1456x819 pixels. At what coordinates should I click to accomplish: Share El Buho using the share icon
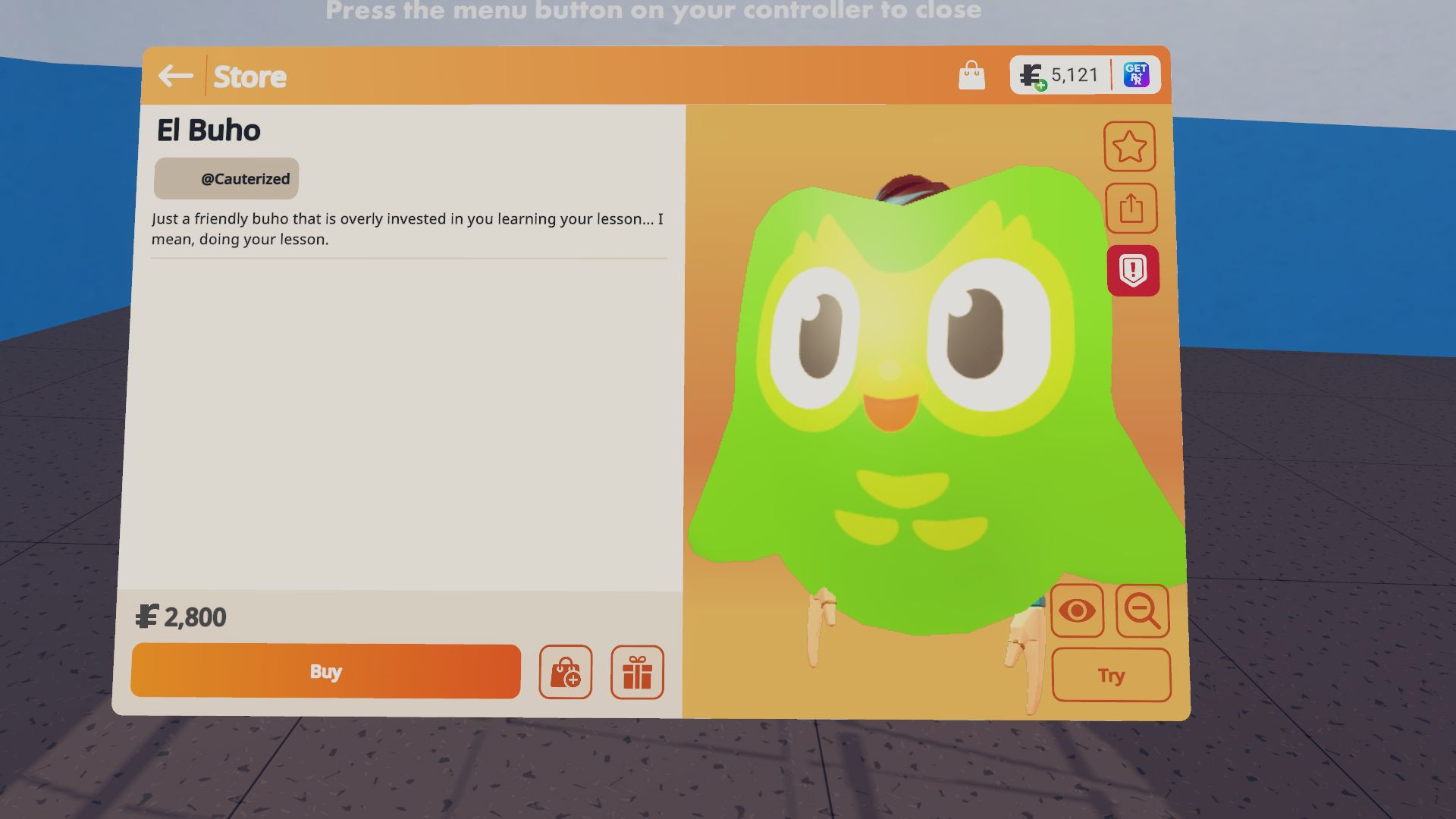point(1129,208)
